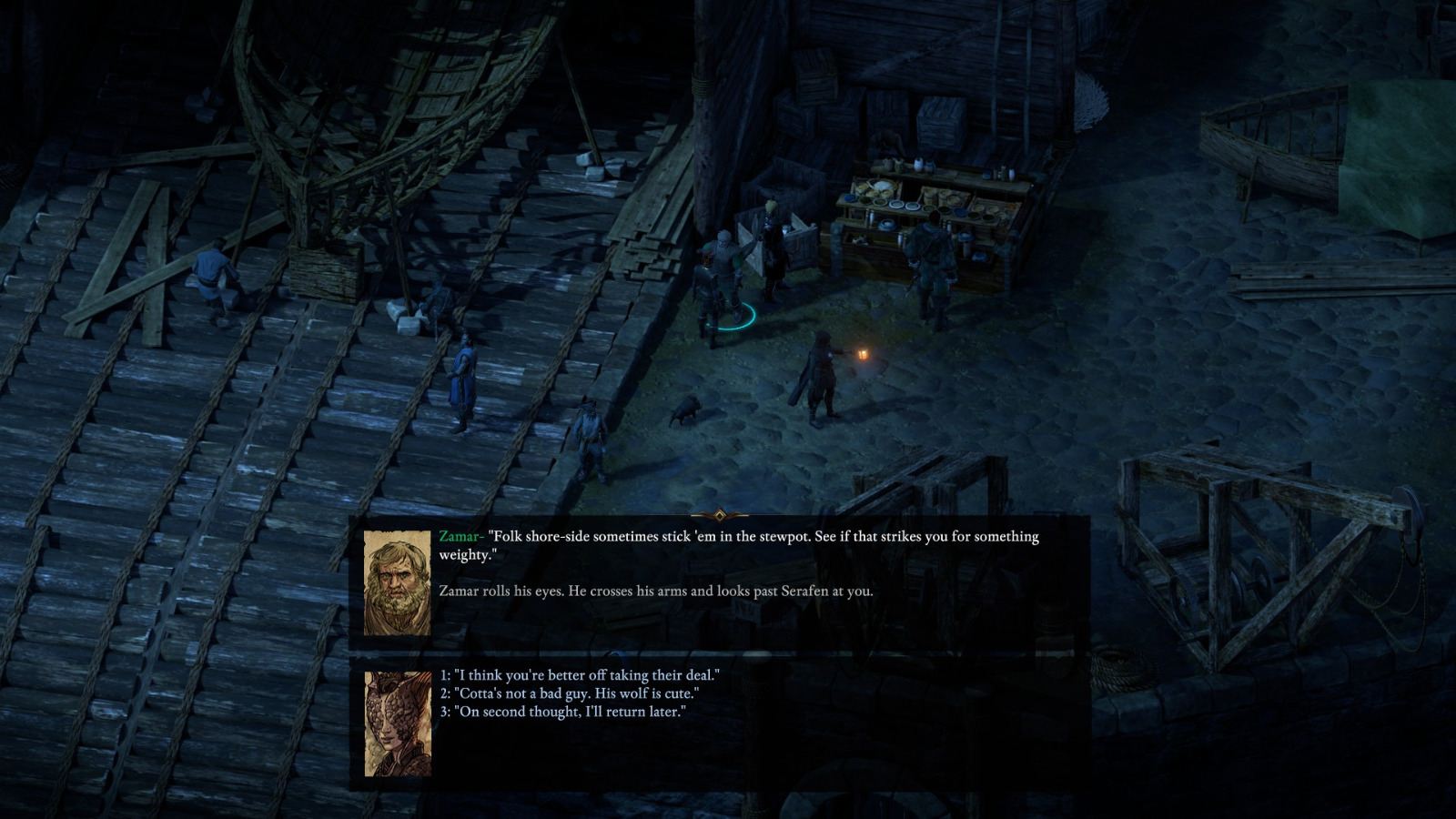Click Zamar's character portrait
The width and height of the screenshot is (1456, 819).
pyautogui.click(x=395, y=581)
